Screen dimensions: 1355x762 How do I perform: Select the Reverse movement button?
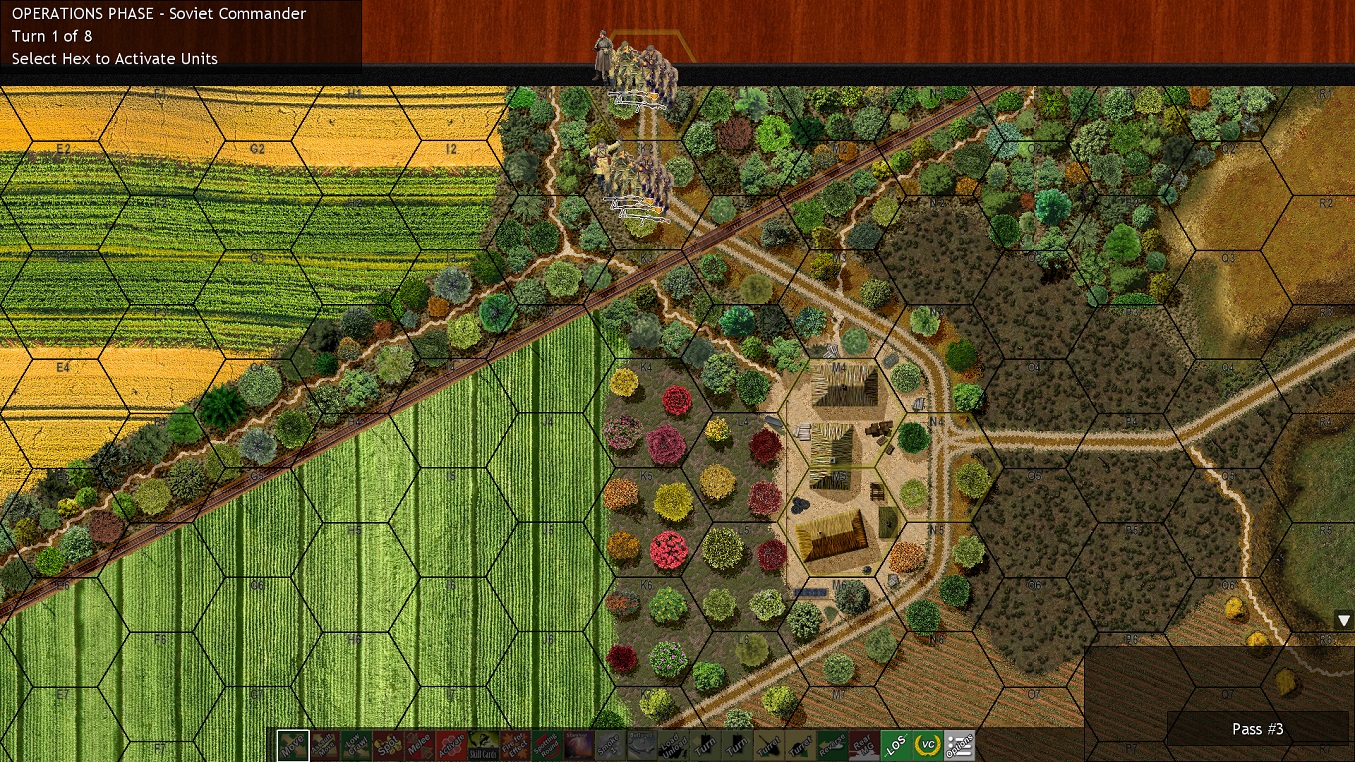click(832, 745)
